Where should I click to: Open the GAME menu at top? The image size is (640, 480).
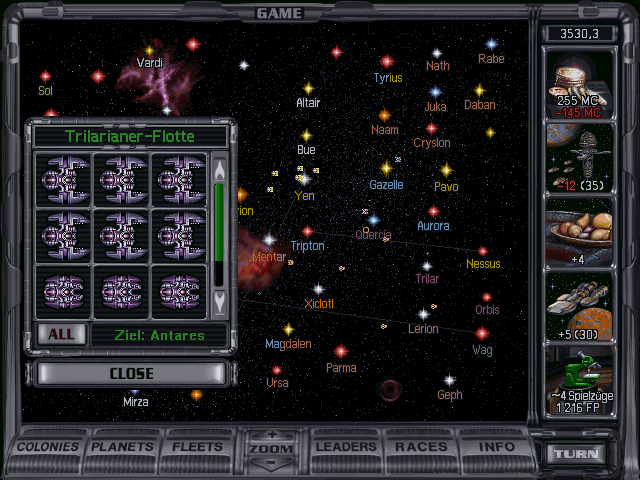pyautogui.click(x=279, y=13)
